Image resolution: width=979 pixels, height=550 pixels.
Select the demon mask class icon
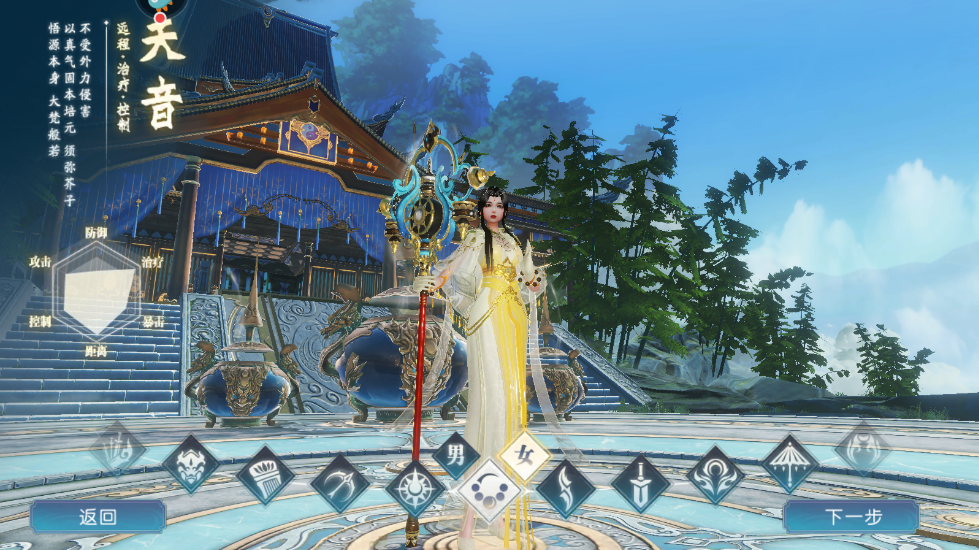tap(190, 464)
